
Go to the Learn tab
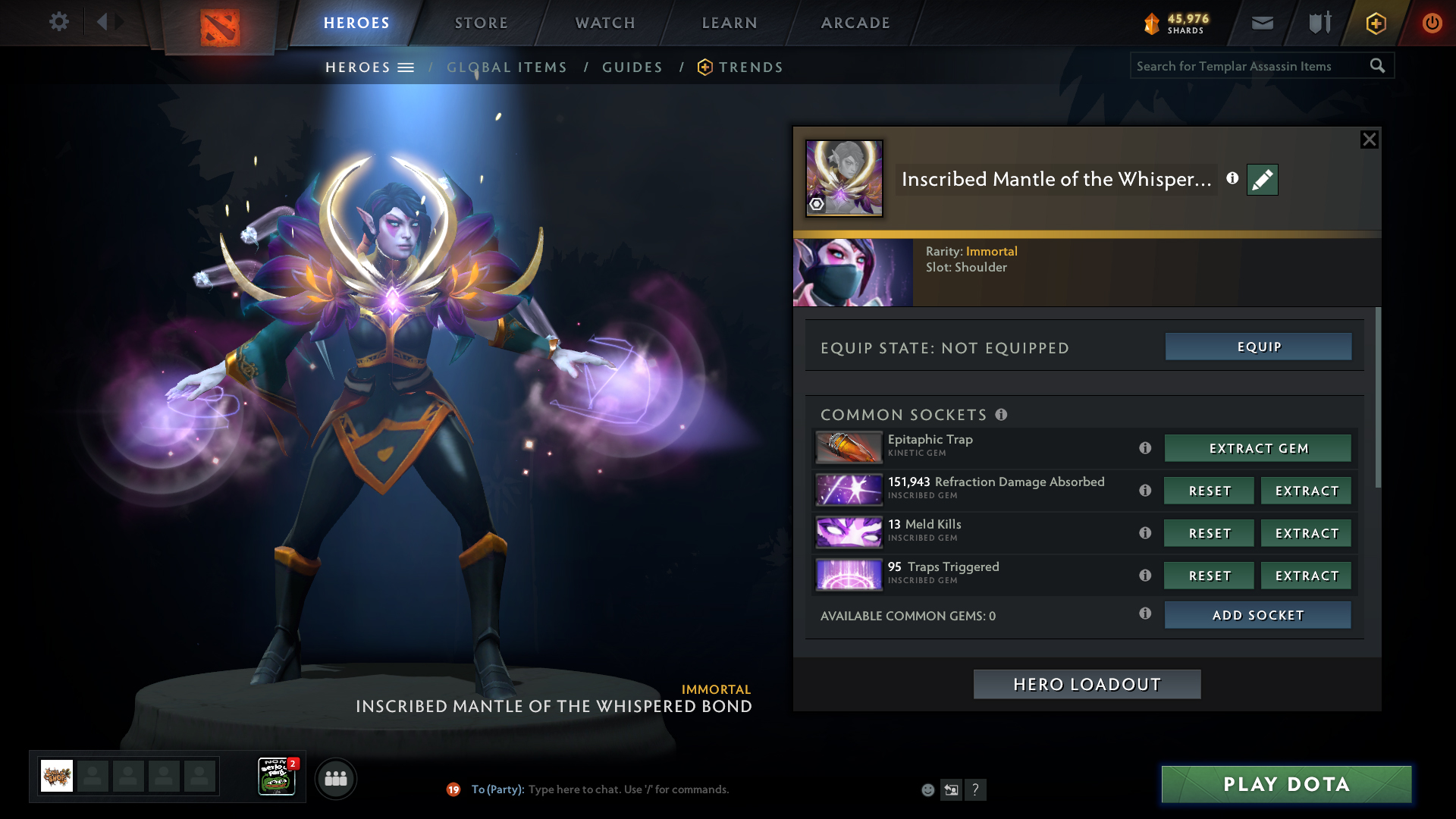(730, 23)
